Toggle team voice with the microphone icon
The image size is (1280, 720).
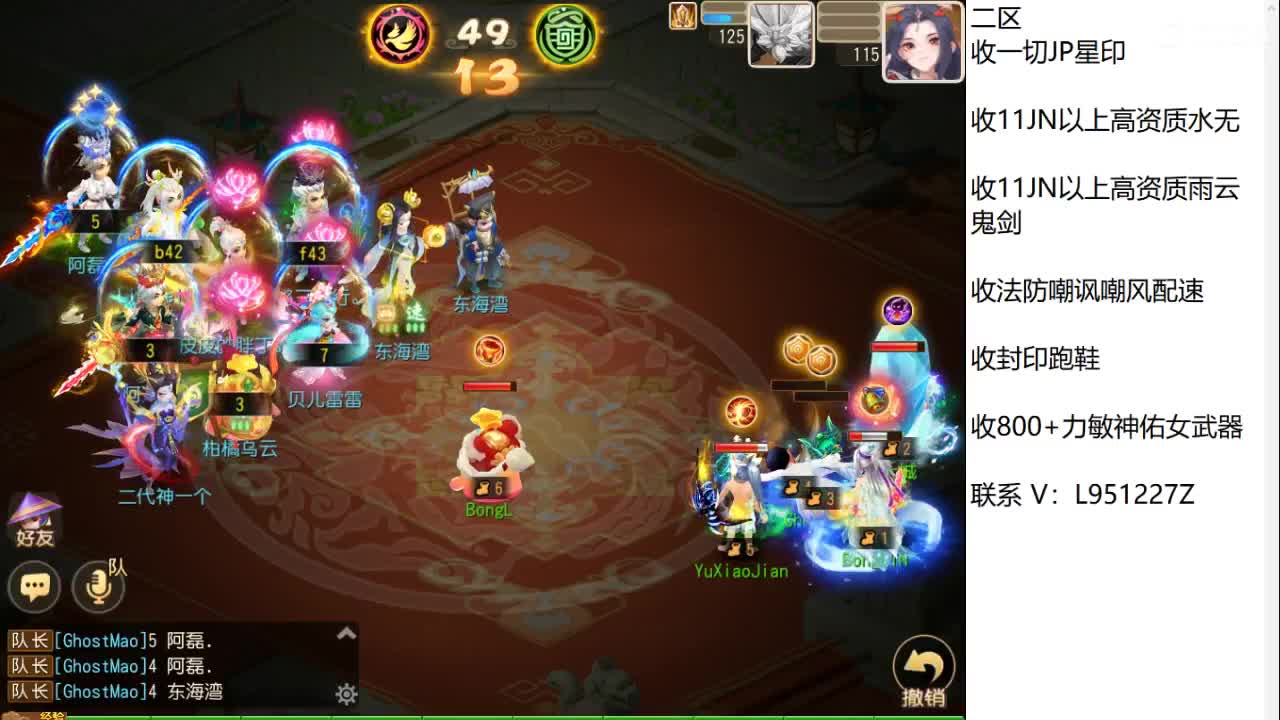click(98, 587)
